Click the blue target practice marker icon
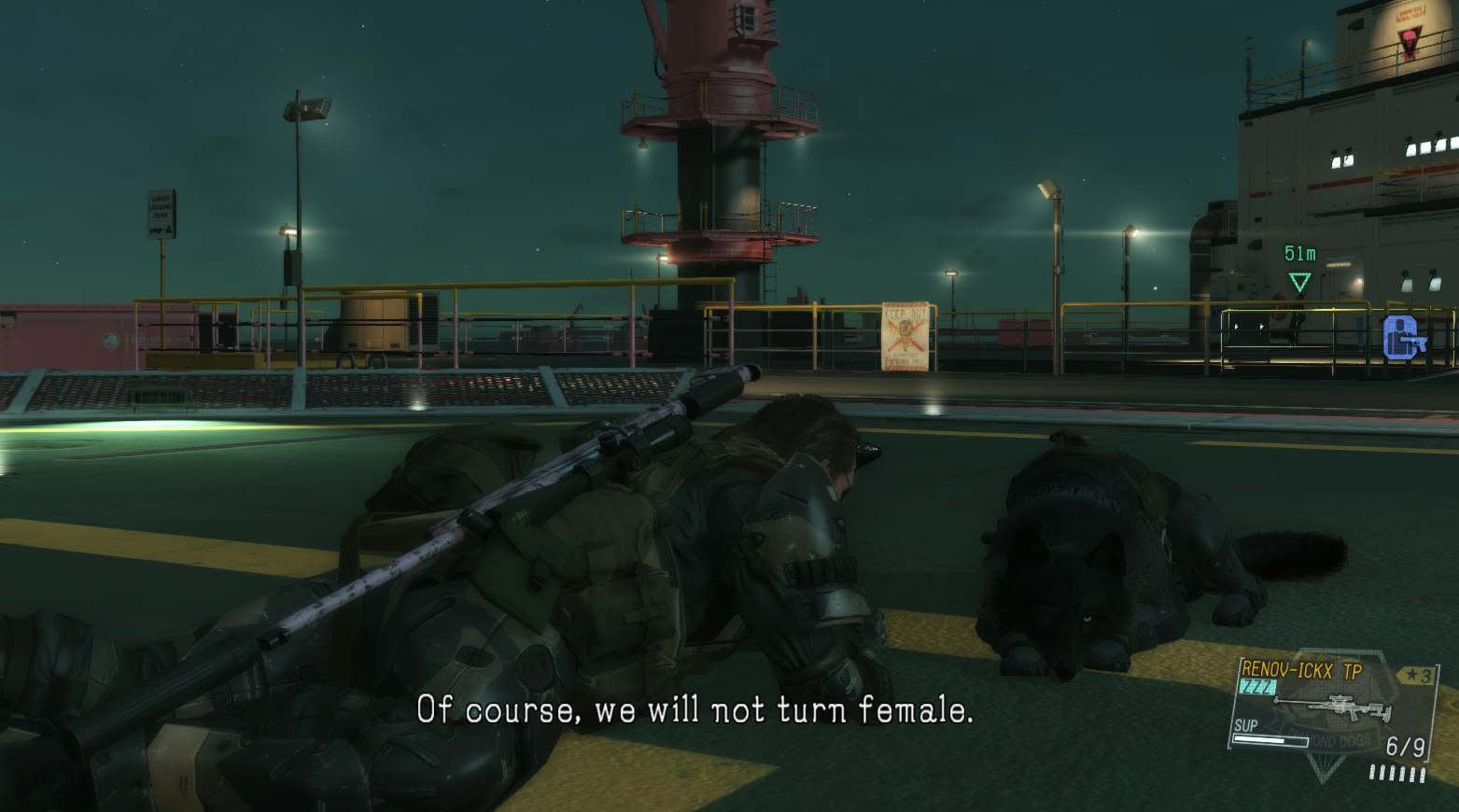Image resolution: width=1459 pixels, height=812 pixels. point(1403,338)
